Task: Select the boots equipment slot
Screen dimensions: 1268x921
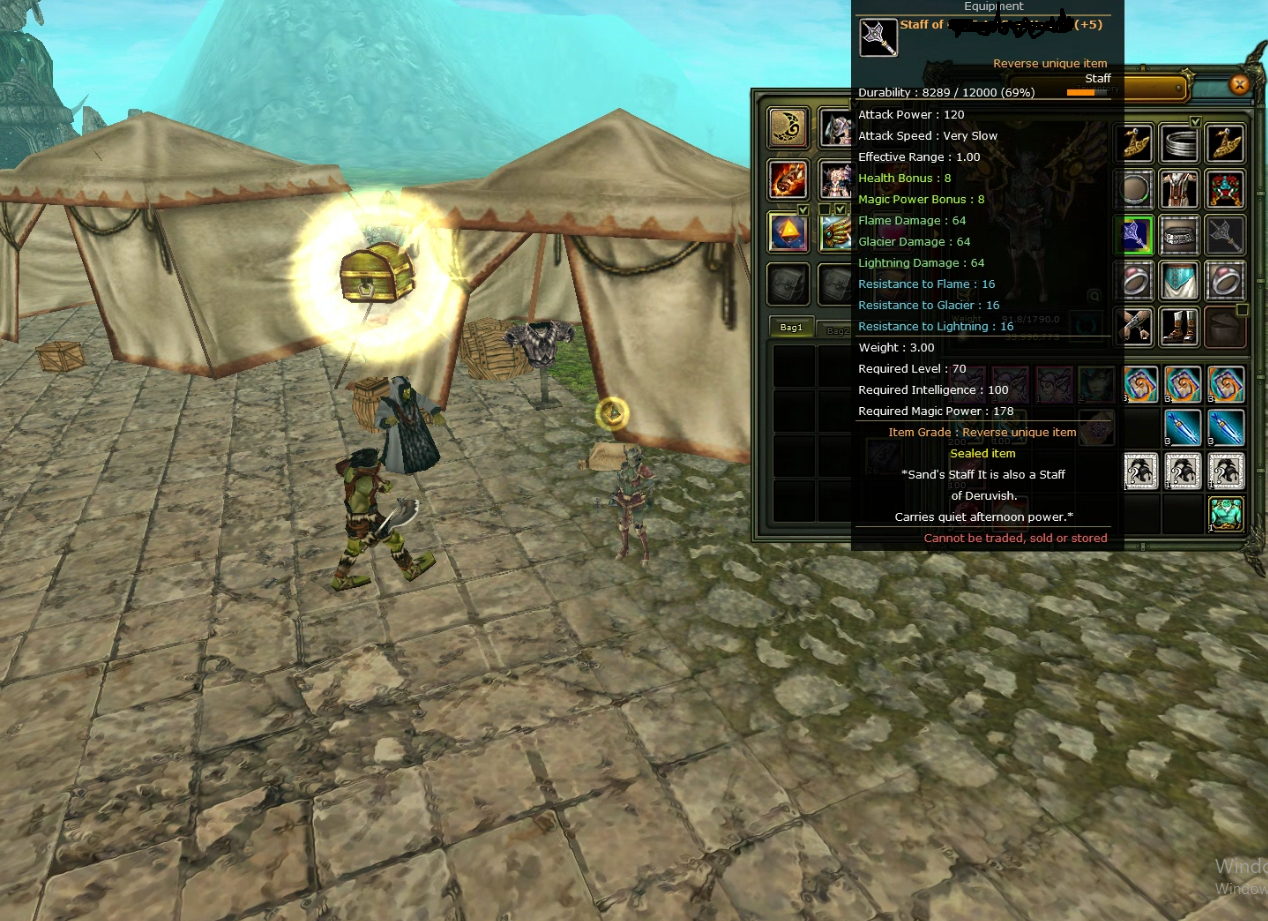Action: pyautogui.click(x=1180, y=327)
